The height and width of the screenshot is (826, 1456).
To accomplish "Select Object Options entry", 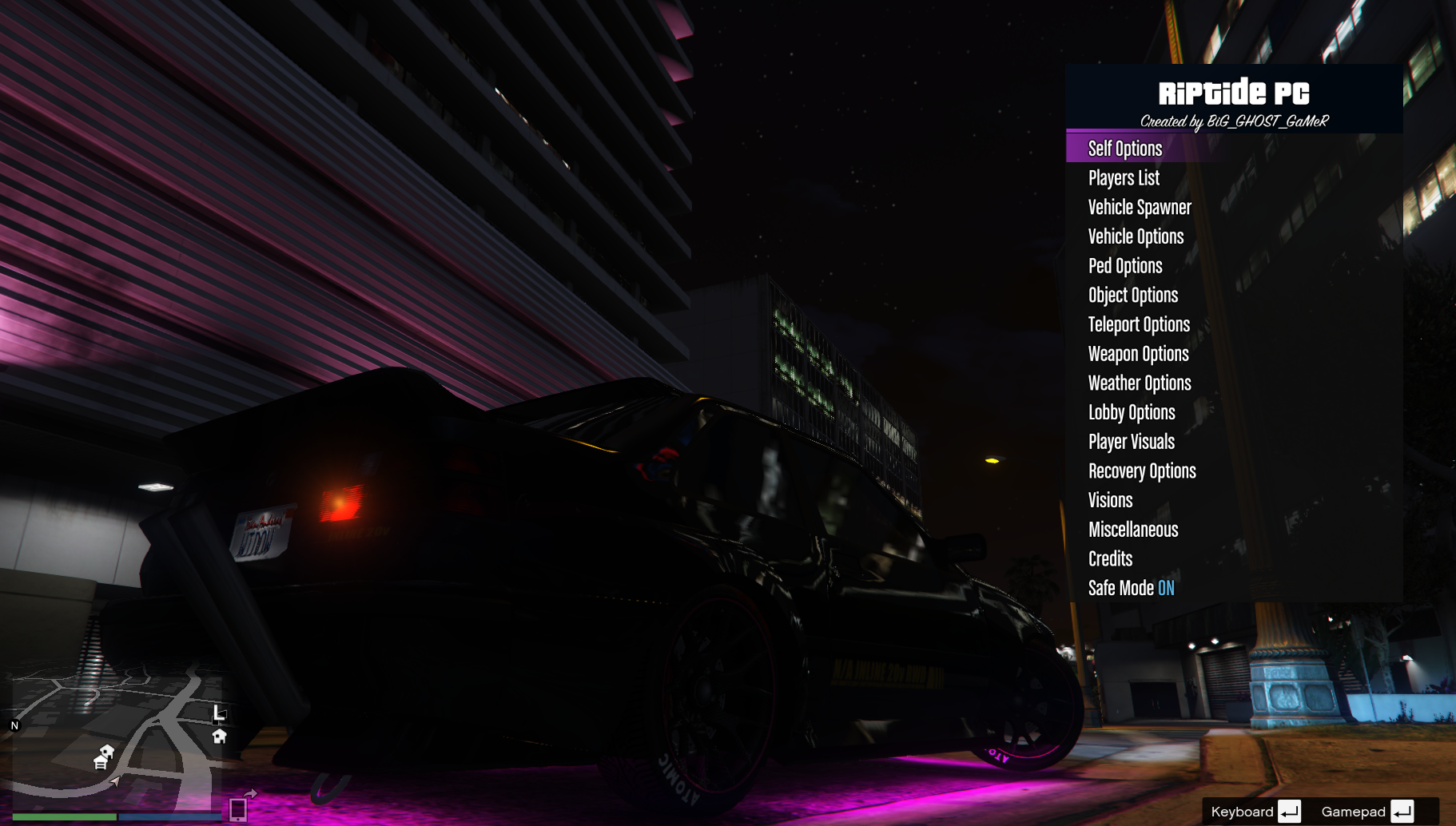I will click(1133, 296).
